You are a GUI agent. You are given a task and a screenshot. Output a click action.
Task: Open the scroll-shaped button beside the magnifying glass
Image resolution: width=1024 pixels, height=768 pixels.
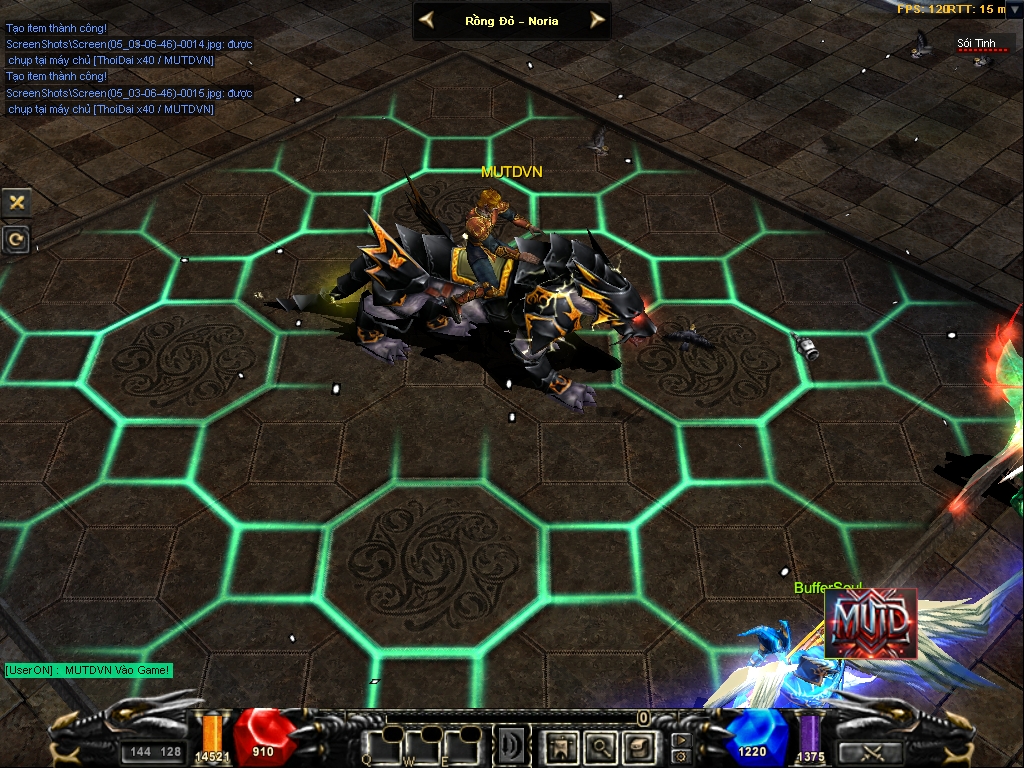638,745
